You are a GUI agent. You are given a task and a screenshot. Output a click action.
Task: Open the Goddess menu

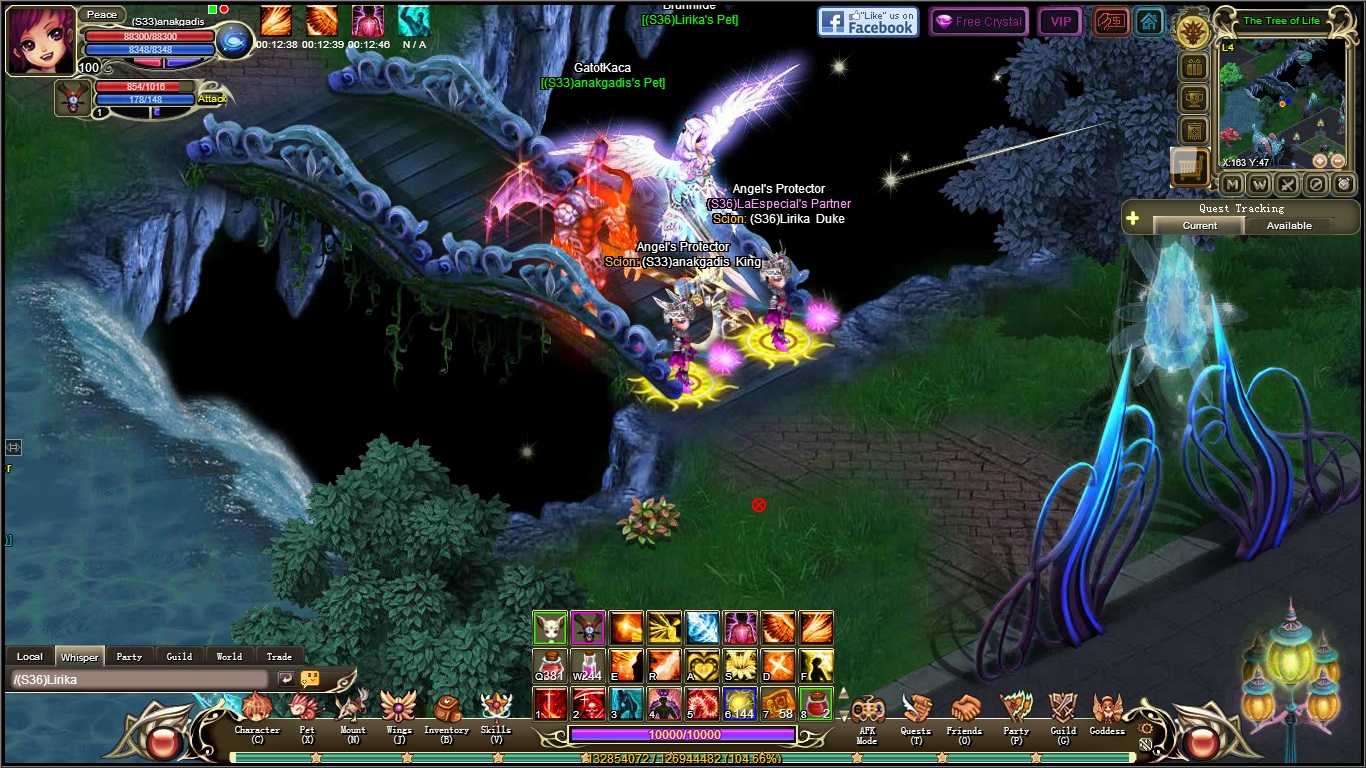tap(1107, 714)
